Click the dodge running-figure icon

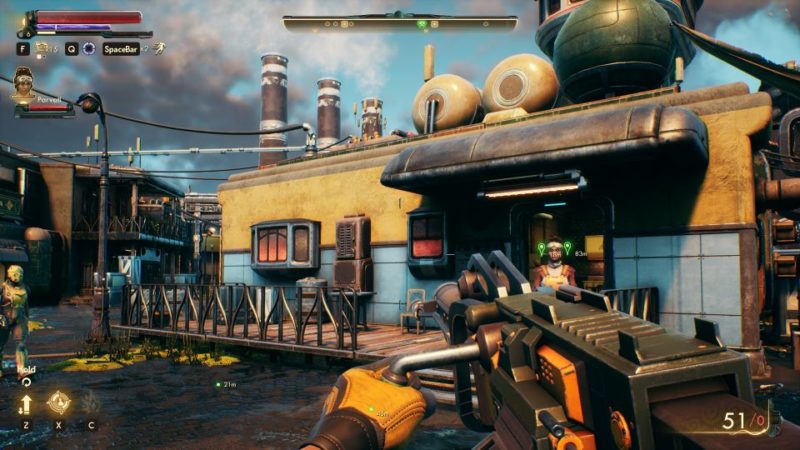coord(158,48)
